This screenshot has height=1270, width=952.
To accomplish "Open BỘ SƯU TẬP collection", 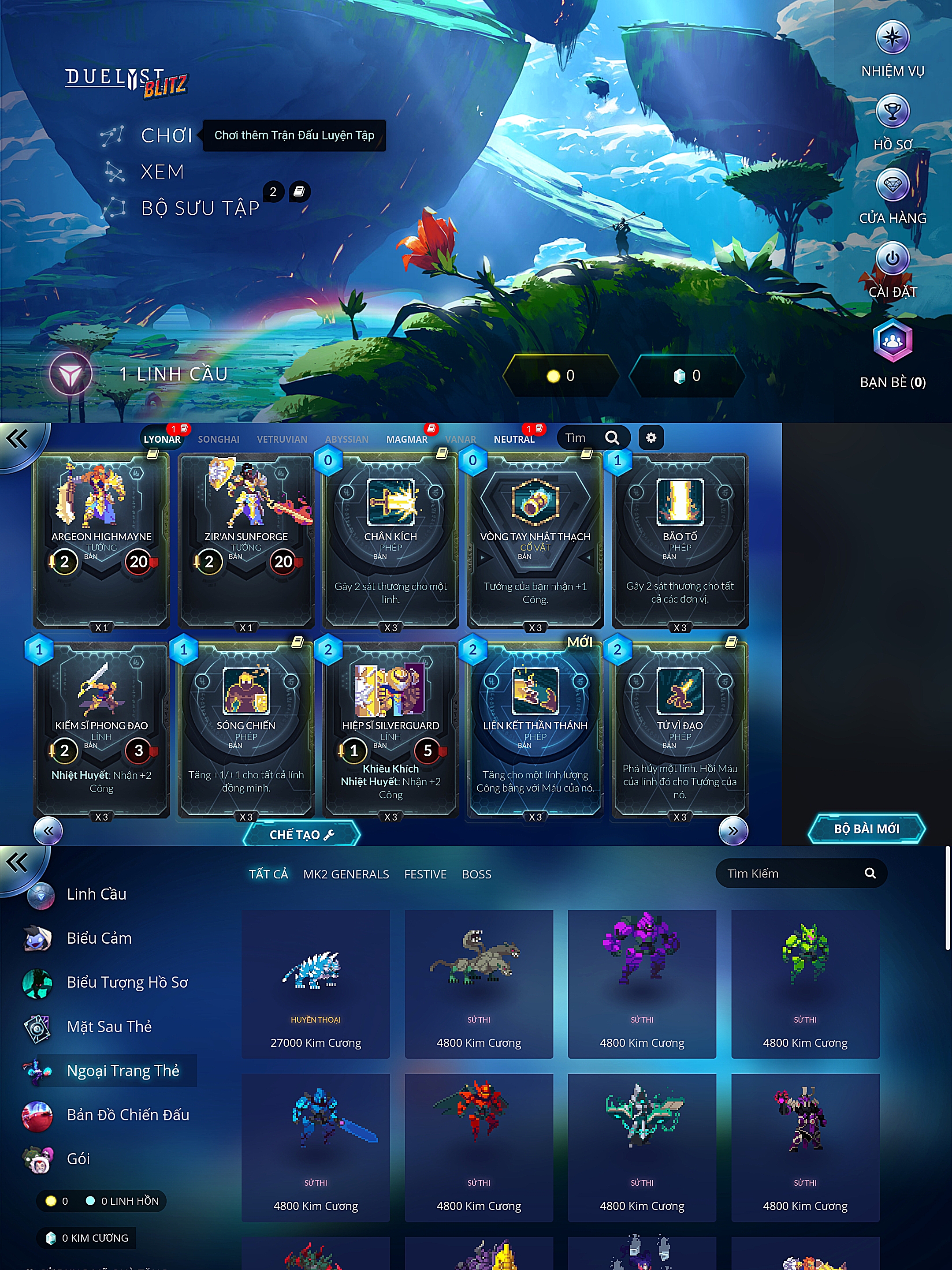I will 200,208.
